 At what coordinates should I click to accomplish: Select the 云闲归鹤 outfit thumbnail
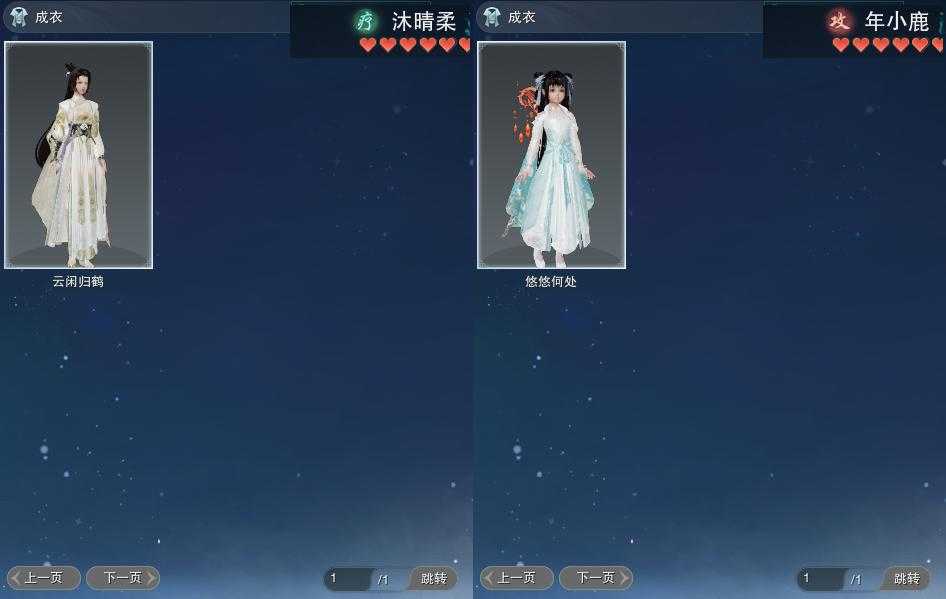79,155
